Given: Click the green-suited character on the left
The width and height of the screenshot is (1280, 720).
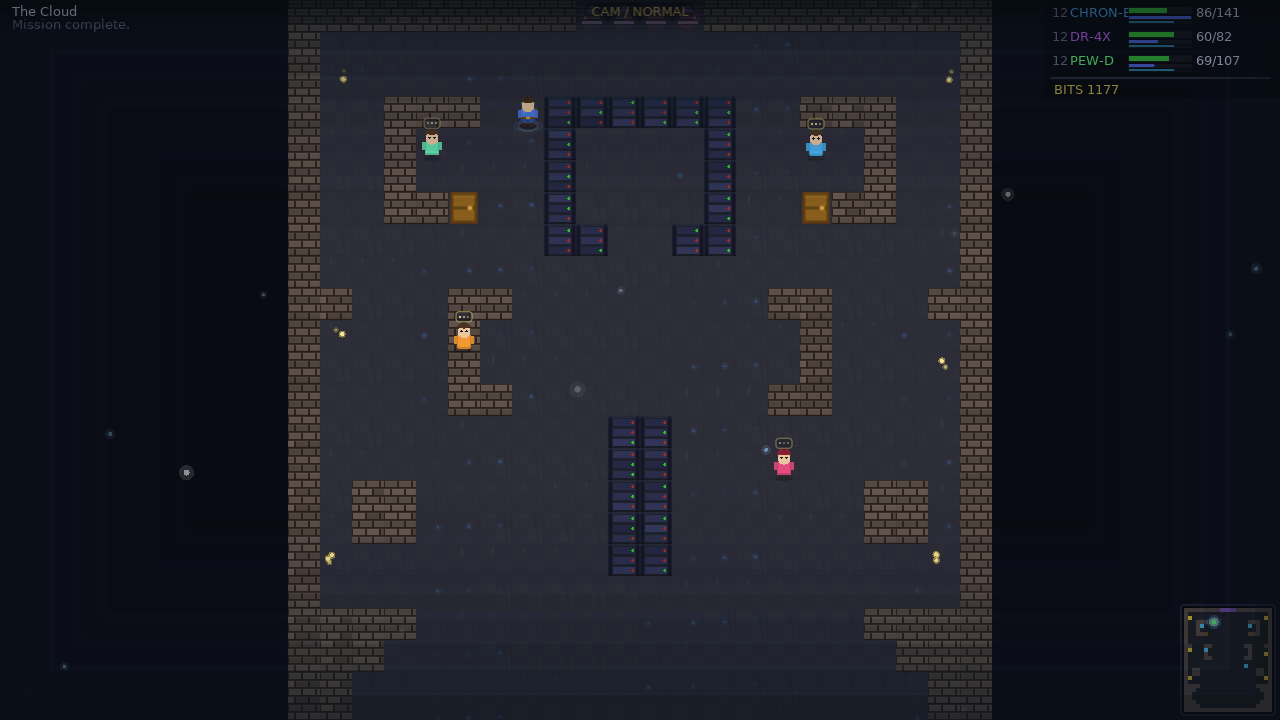Looking at the screenshot, I should 431,144.
